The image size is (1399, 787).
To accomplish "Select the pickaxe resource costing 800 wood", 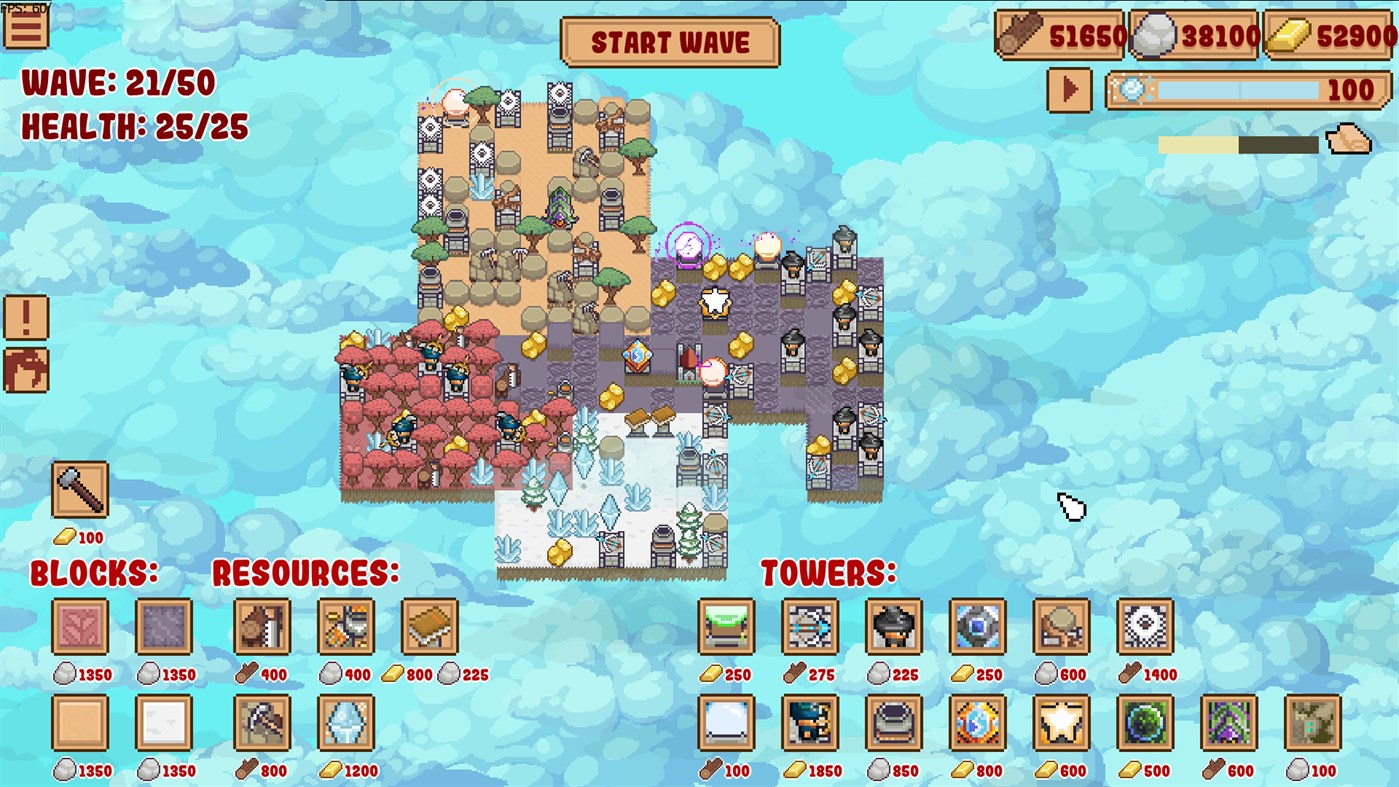I will (x=262, y=725).
